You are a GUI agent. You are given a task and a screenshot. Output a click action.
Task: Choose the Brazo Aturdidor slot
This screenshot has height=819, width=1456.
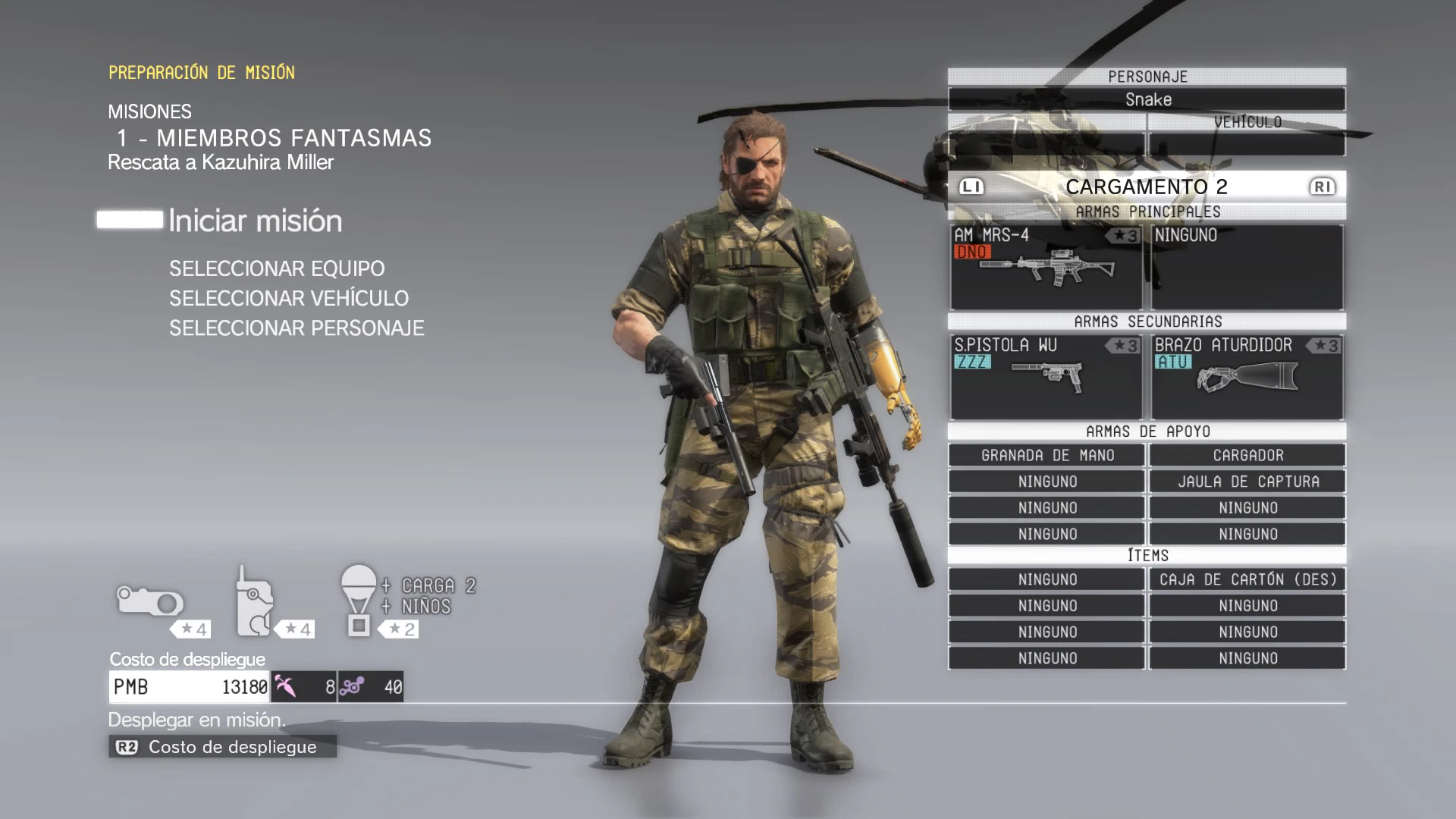tap(1247, 376)
